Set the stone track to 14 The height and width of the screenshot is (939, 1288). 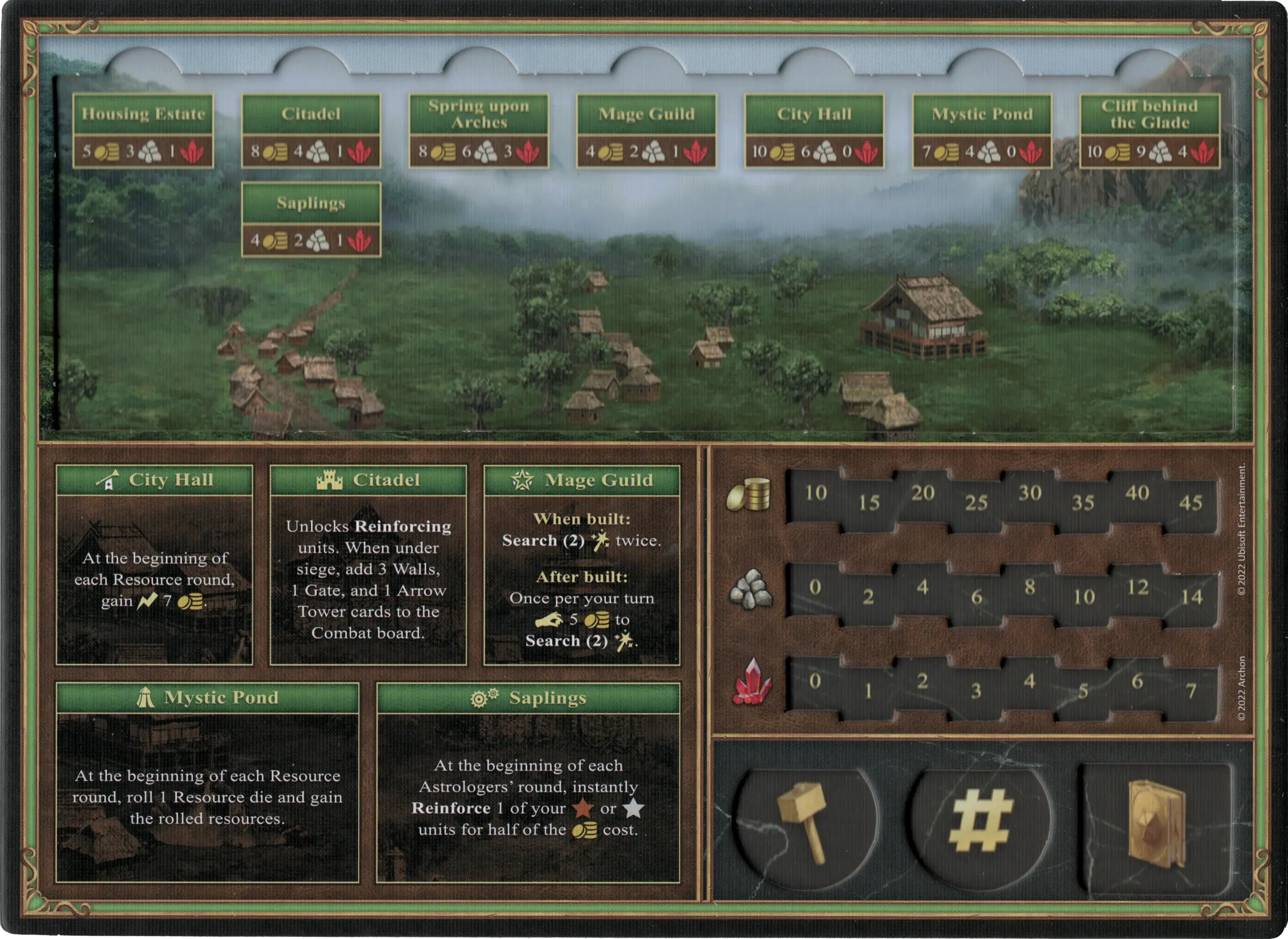(1190, 597)
